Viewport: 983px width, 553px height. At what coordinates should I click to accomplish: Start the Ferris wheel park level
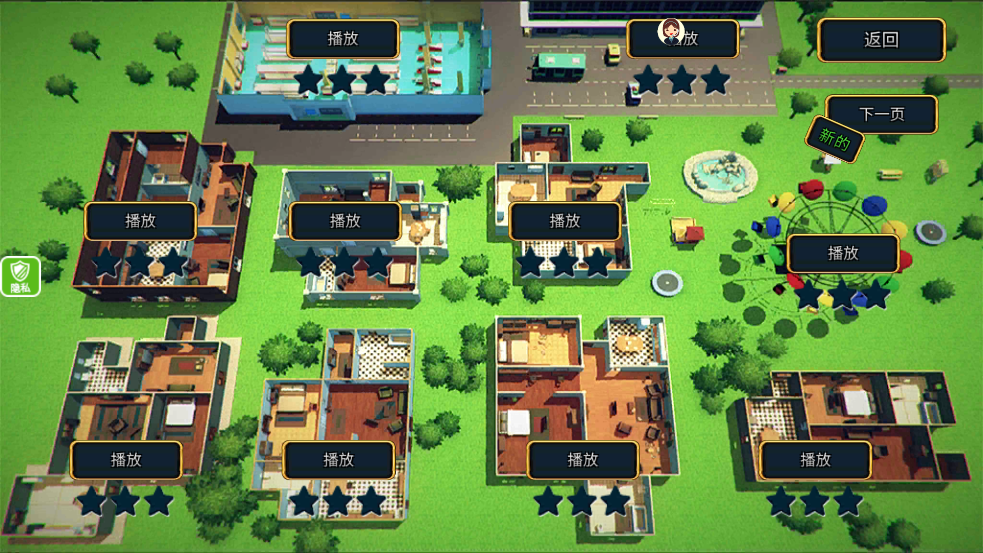pyautogui.click(x=843, y=253)
